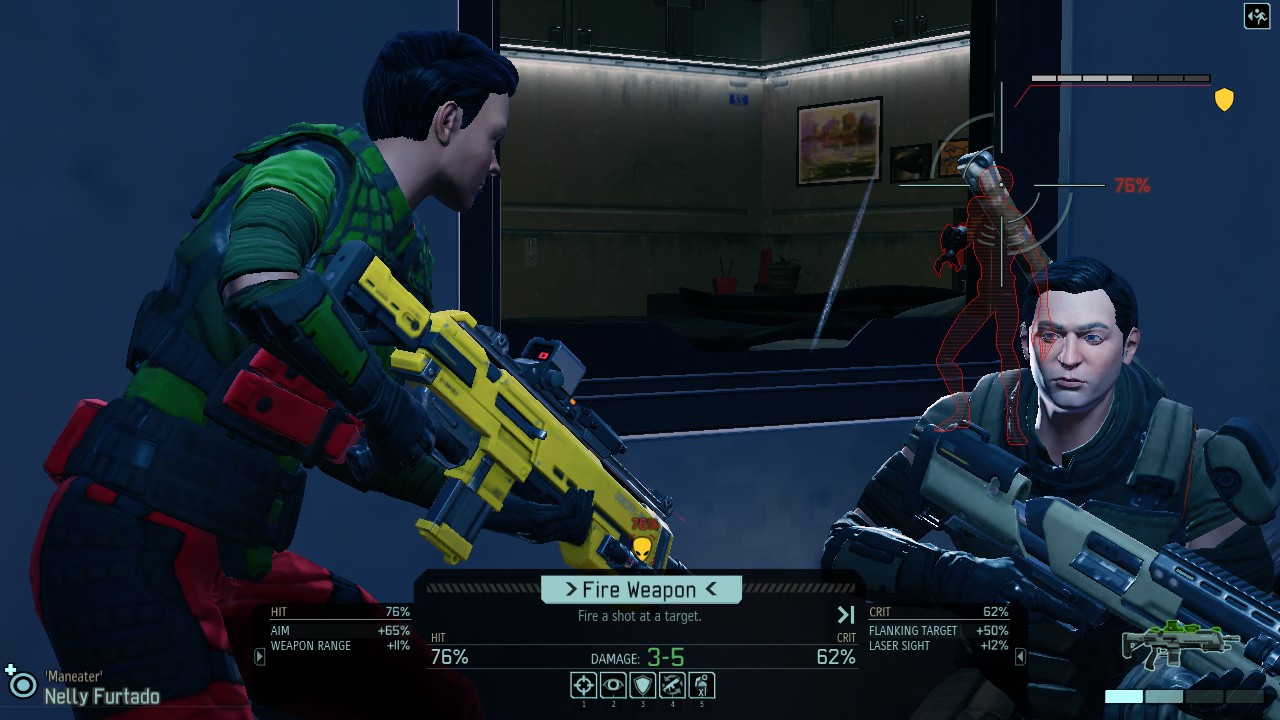Confirm the Fire Weapon action

(x=641, y=589)
